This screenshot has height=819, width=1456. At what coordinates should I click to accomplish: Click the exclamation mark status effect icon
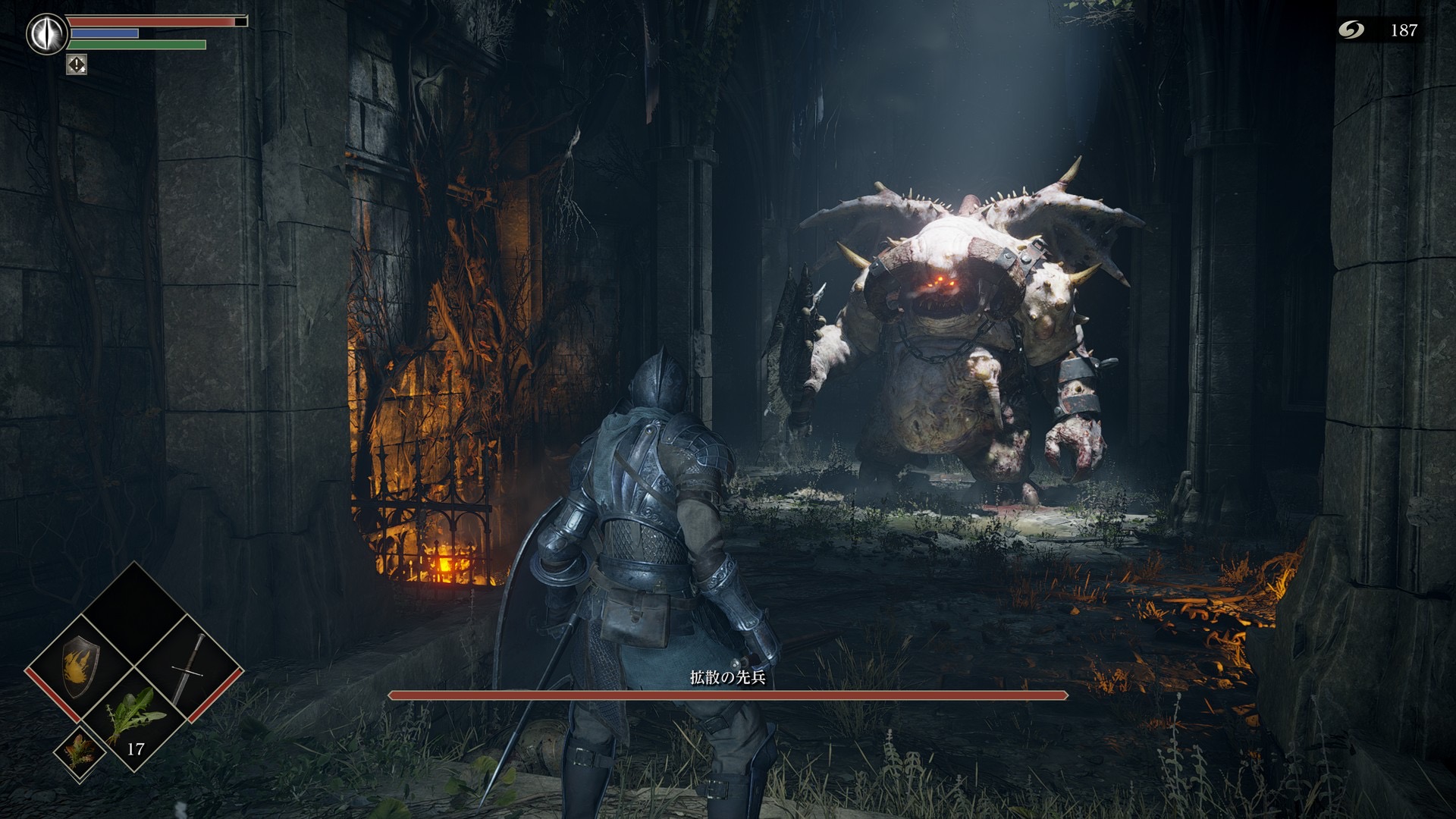pyautogui.click(x=77, y=64)
